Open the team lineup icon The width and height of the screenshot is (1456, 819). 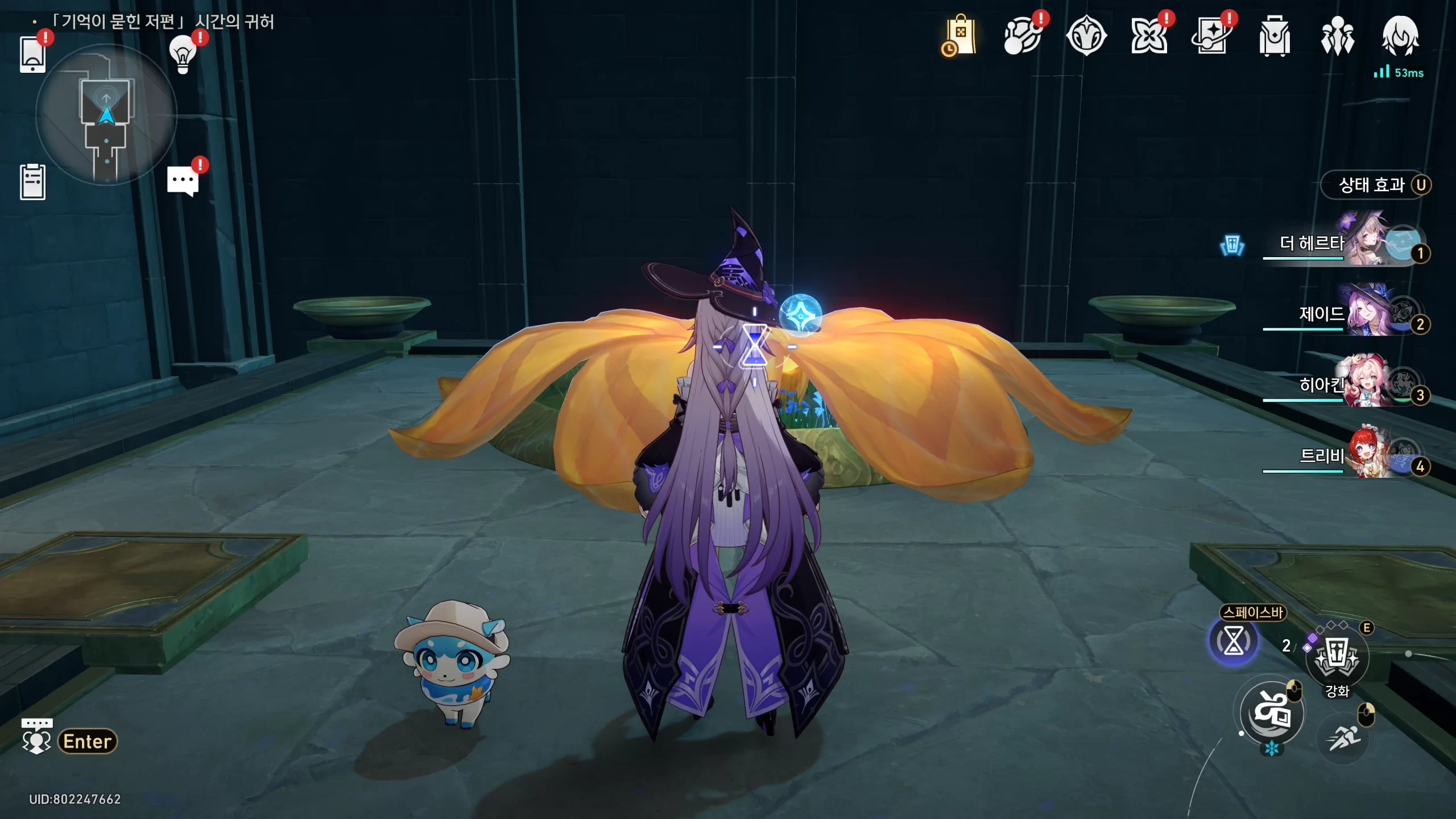point(1337,36)
